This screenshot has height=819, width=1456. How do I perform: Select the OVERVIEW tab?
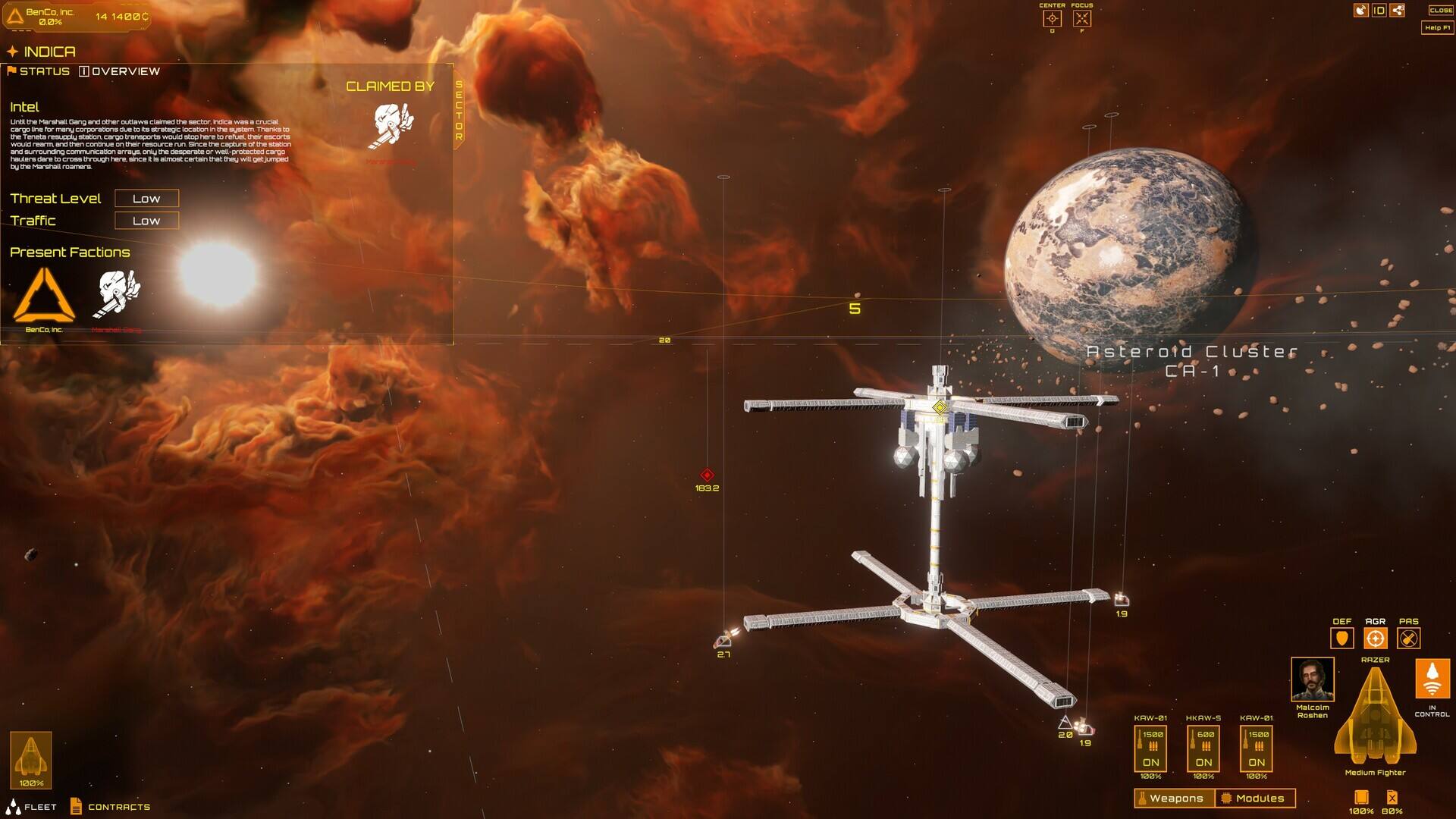124,71
